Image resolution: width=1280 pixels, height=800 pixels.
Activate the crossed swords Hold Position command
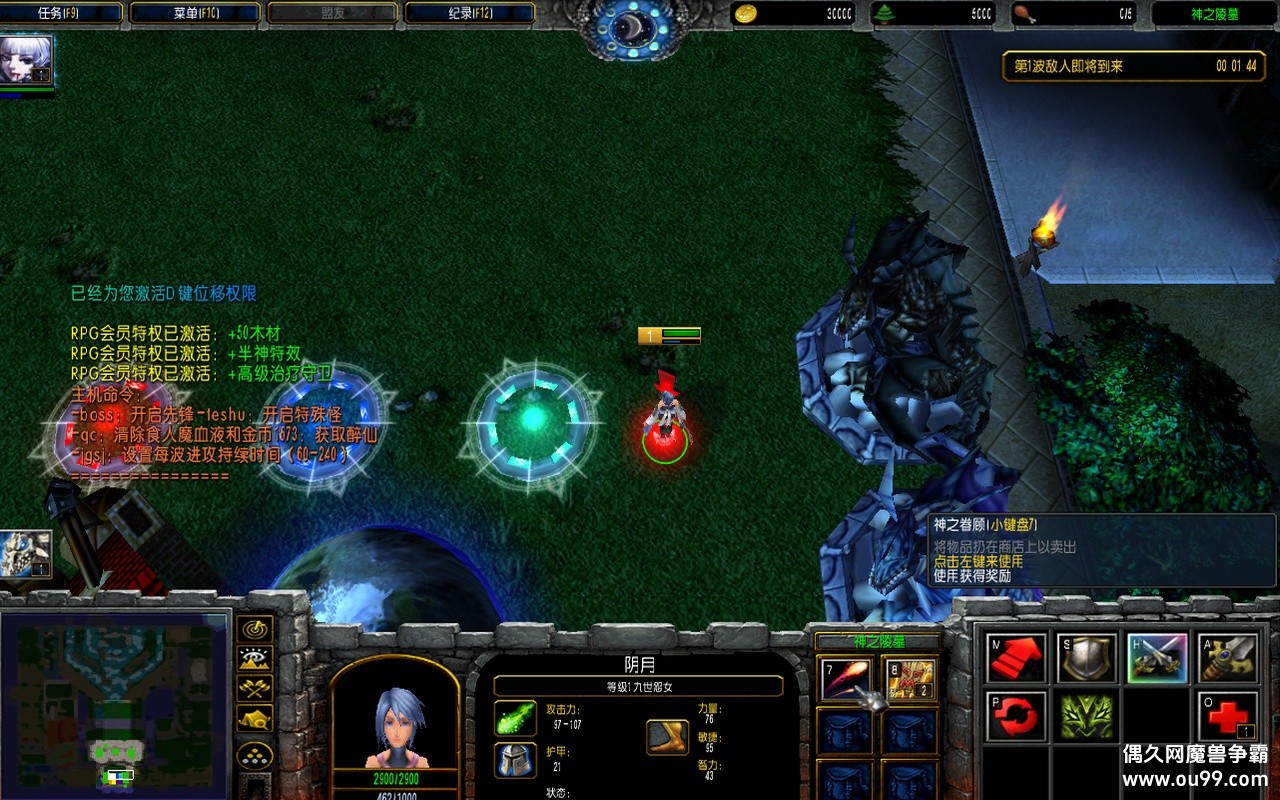pyautogui.click(x=1158, y=659)
